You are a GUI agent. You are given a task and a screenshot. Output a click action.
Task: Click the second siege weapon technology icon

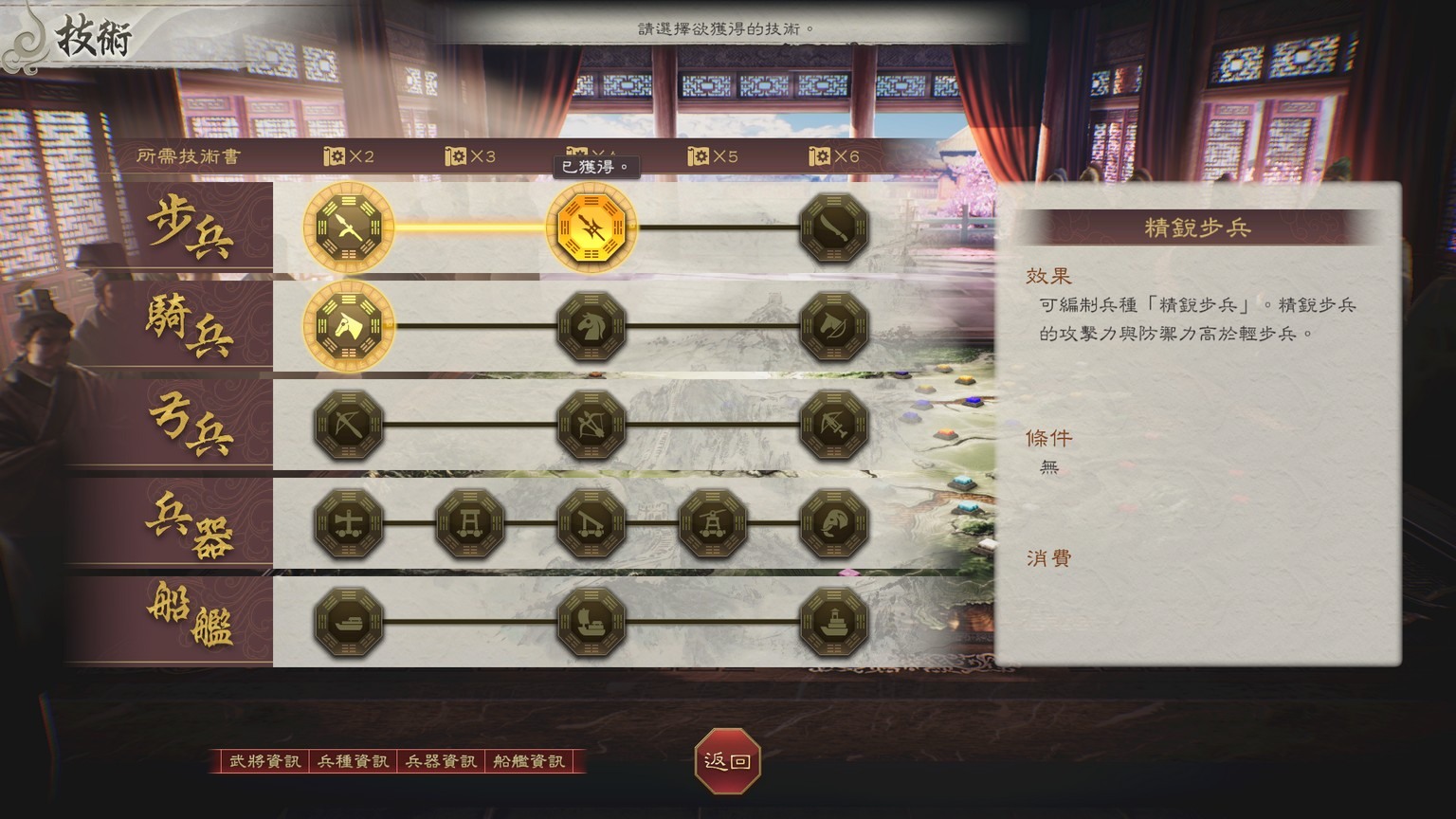pos(469,522)
